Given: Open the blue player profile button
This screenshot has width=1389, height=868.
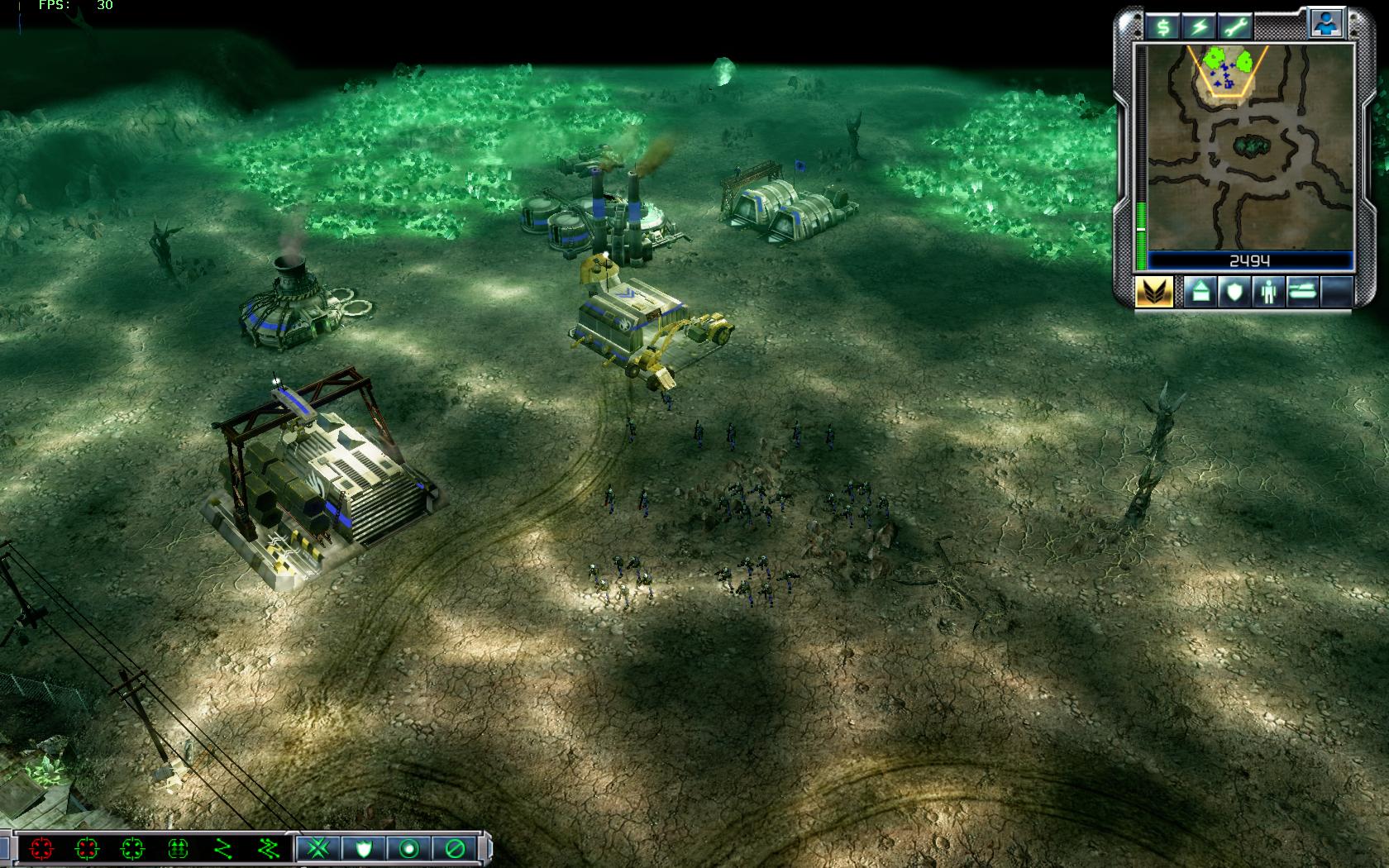Looking at the screenshot, I should [1325, 25].
